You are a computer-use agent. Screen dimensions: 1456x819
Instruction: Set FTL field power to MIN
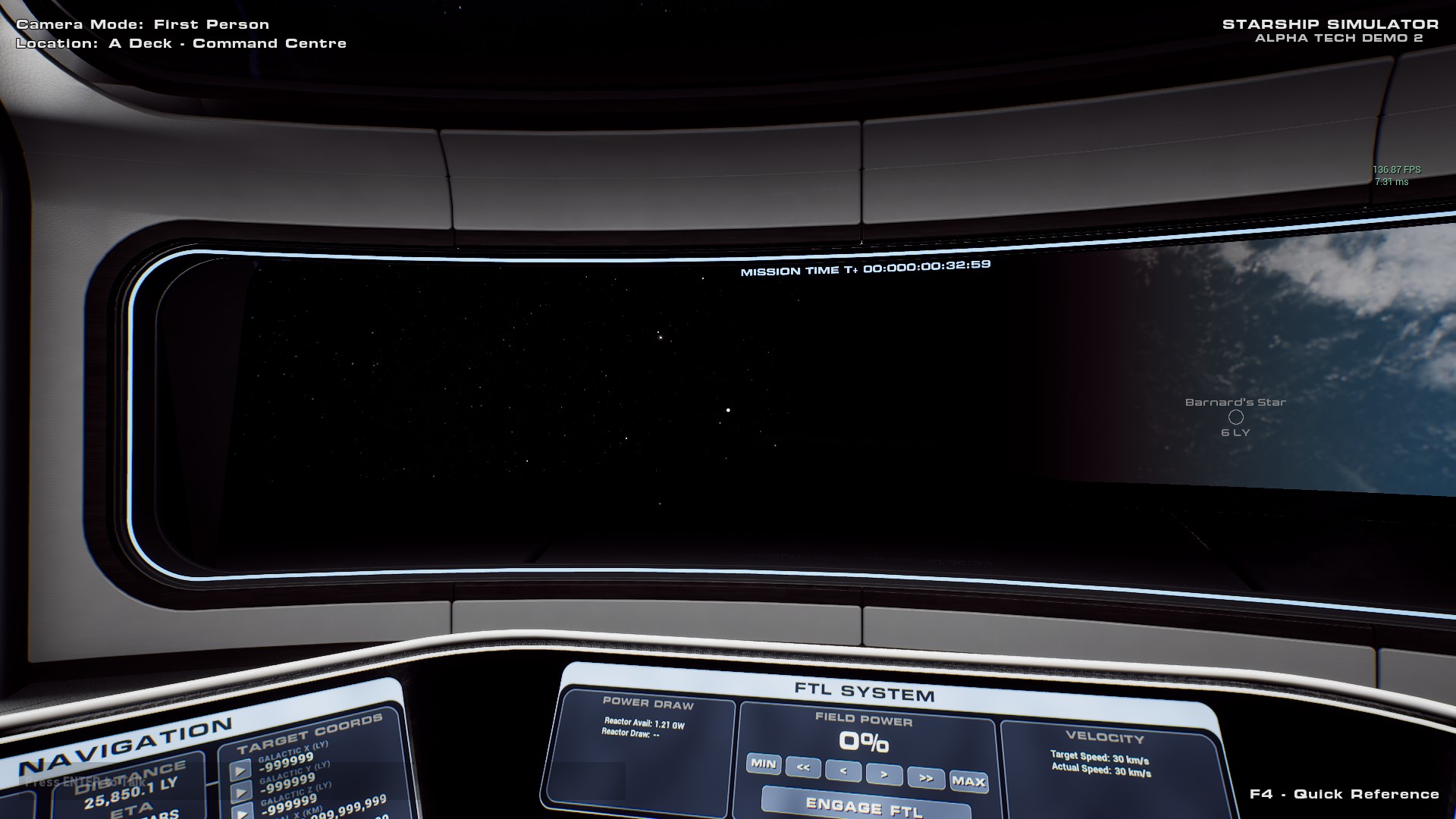point(763,764)
